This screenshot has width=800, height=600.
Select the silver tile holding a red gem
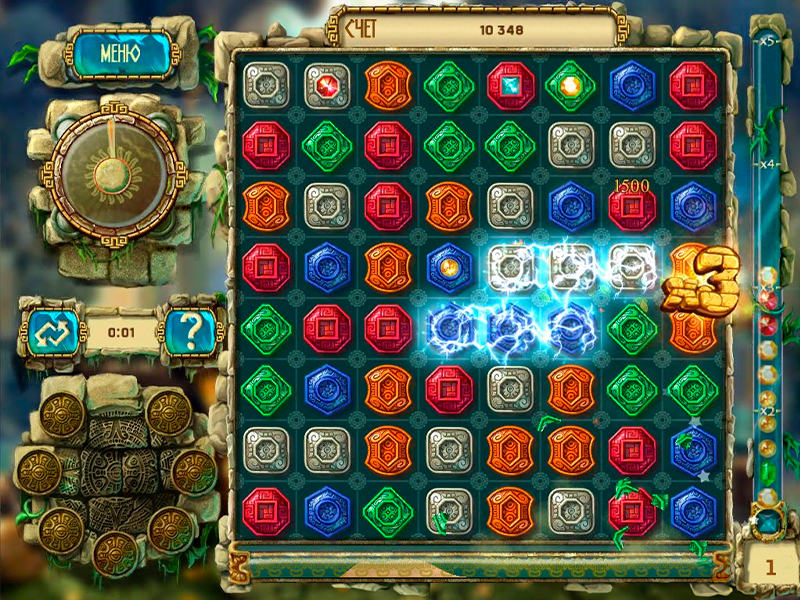(327, 85)
